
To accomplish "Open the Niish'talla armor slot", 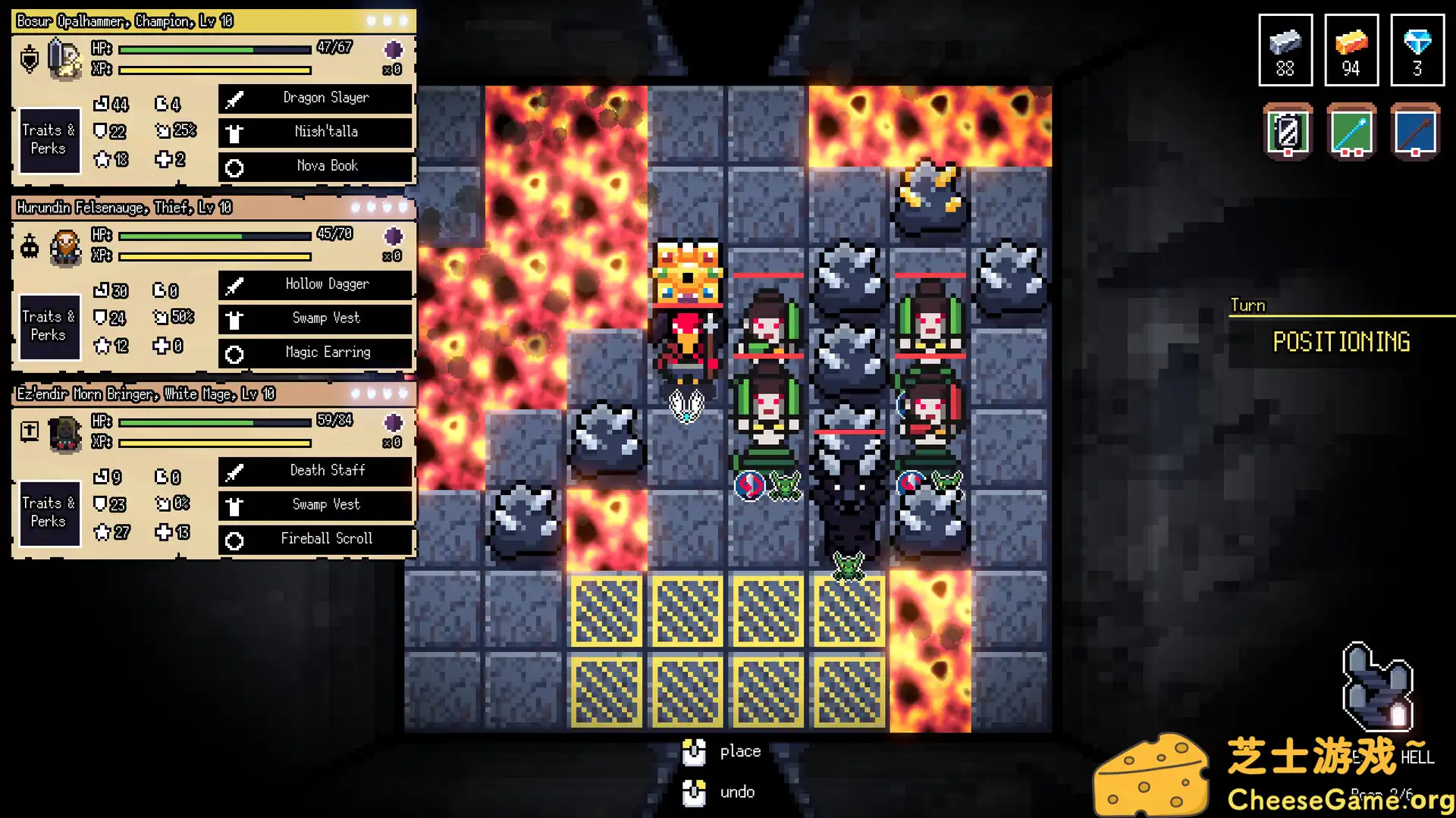I will tap(315, 132).
